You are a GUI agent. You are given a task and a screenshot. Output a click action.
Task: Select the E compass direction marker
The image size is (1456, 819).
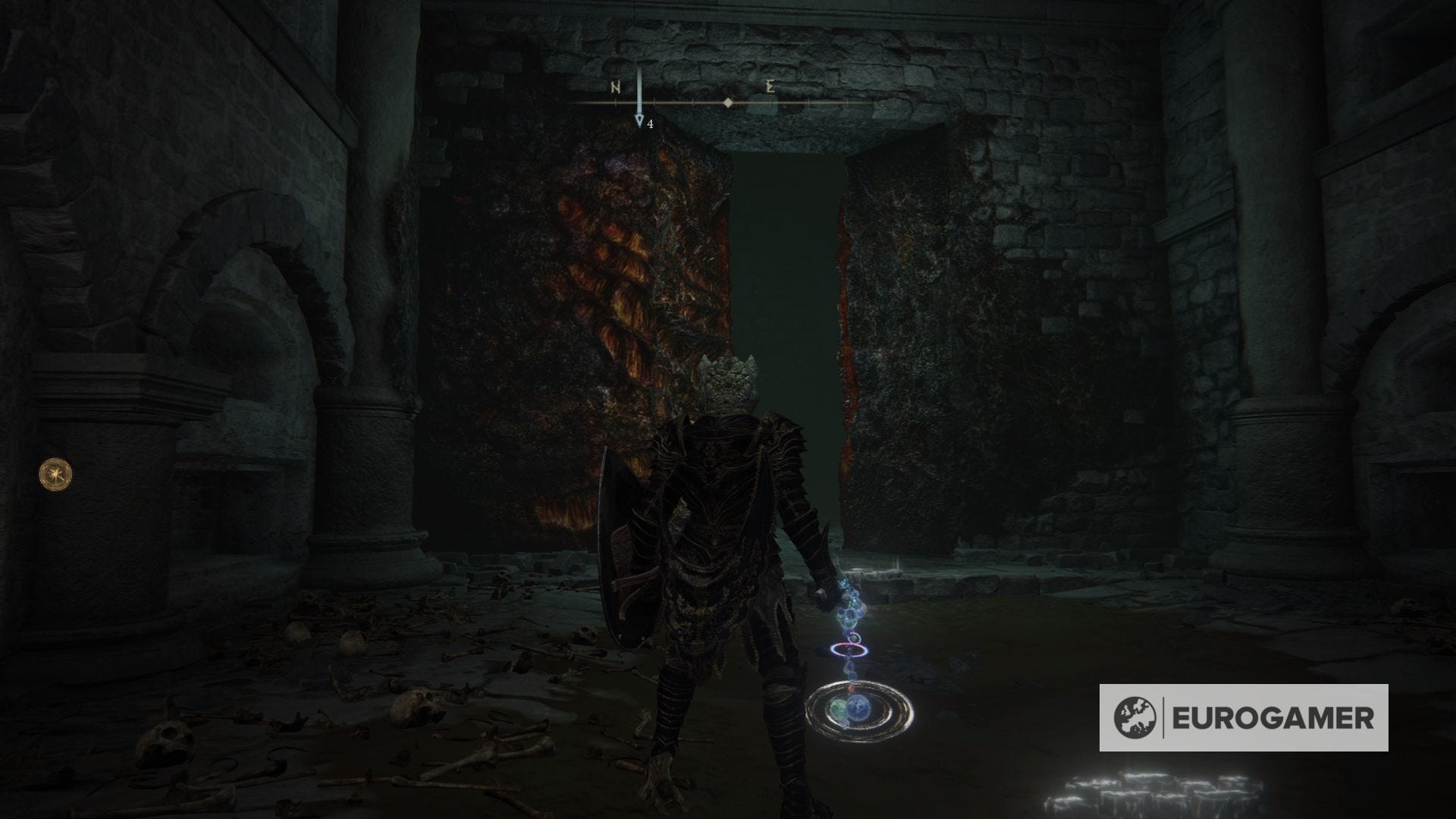click(769, 86)
